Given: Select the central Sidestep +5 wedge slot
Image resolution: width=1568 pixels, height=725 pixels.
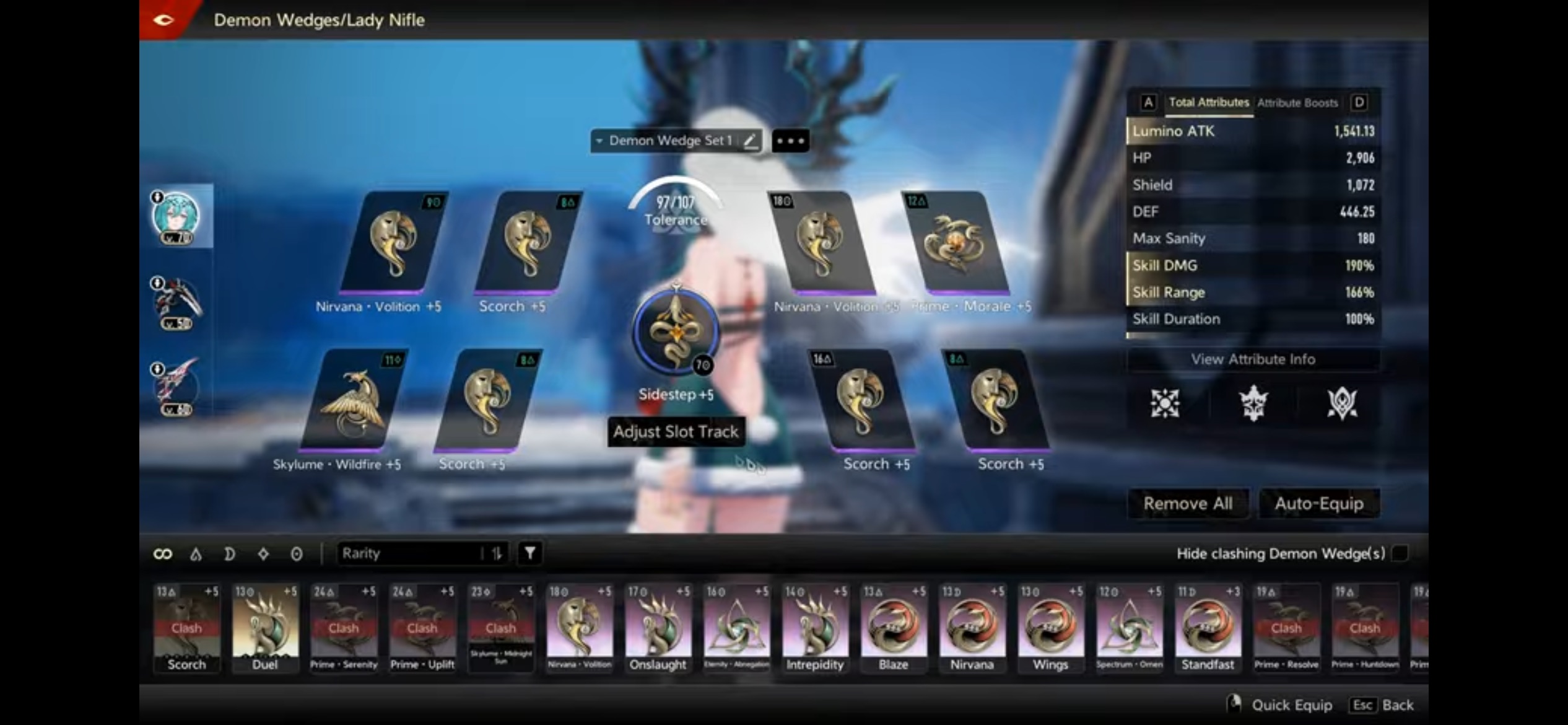Looking at the screenshot, I should (x=676, y=332).
